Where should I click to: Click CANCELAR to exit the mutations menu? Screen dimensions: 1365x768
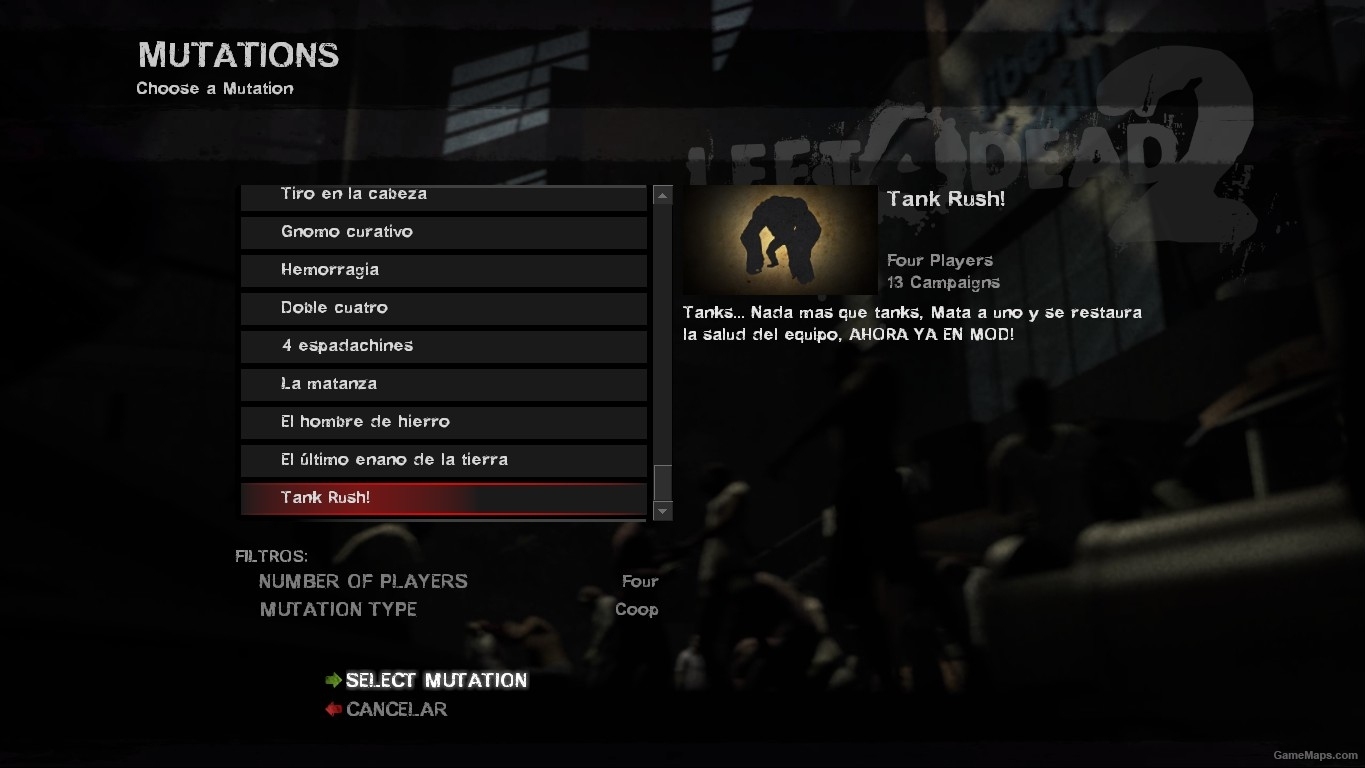[x=396, y=709]
